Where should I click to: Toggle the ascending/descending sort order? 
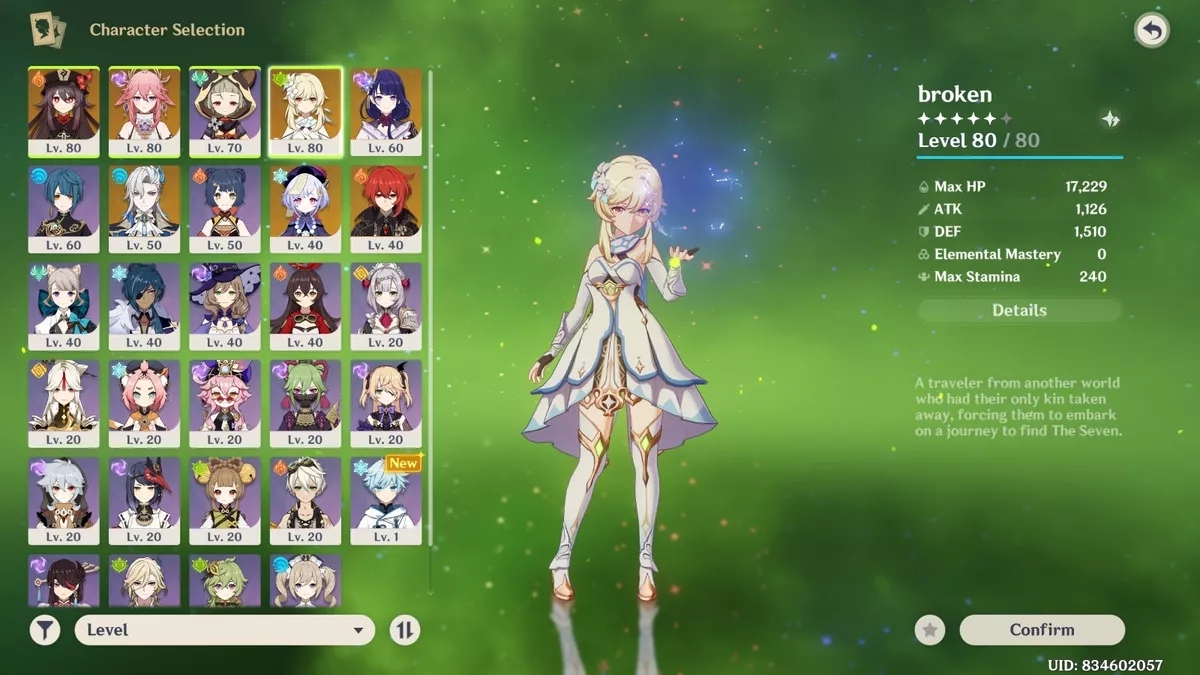[405, 630]
